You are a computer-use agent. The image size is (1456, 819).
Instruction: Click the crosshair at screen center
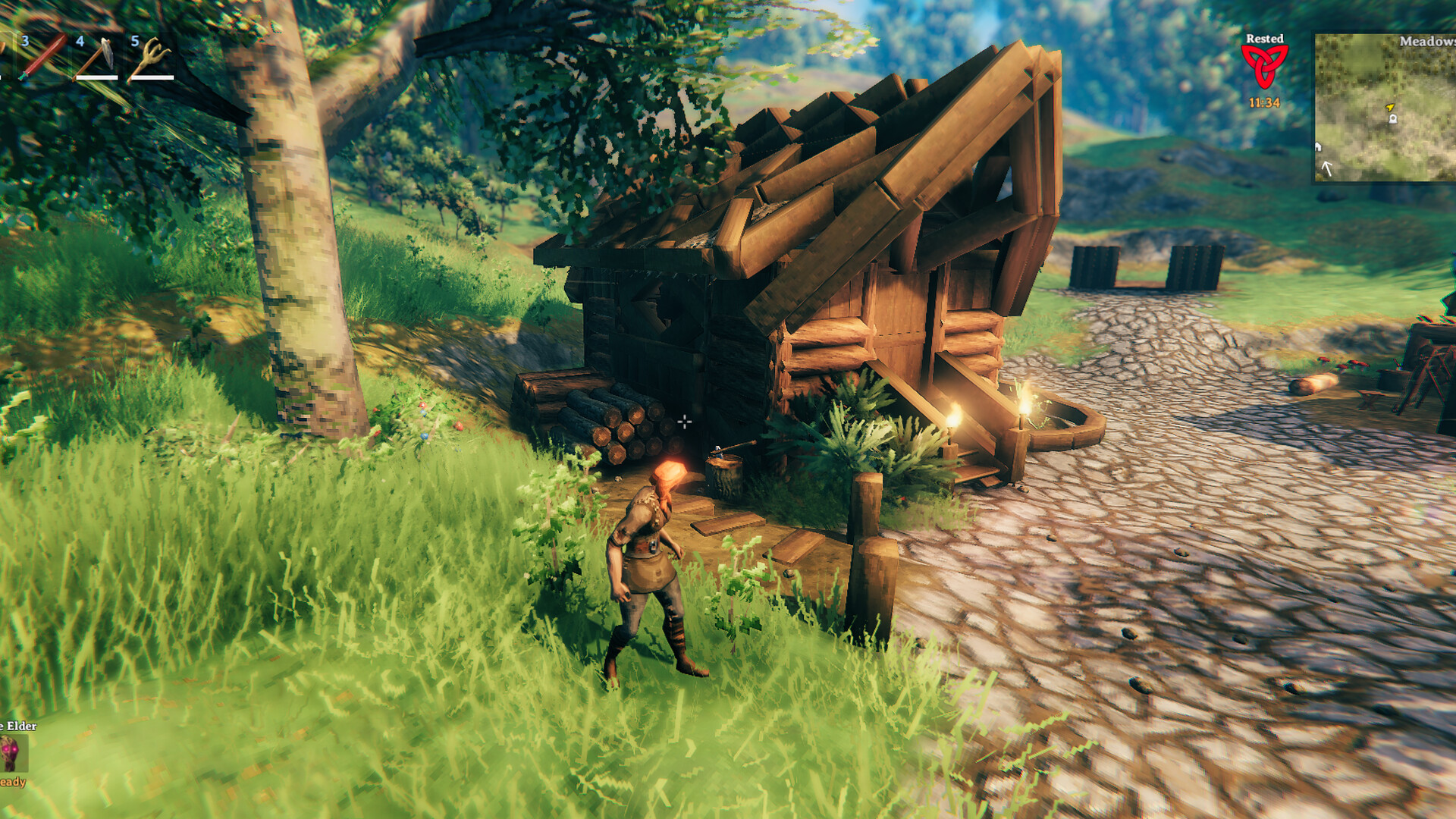(x=685, y=422)
